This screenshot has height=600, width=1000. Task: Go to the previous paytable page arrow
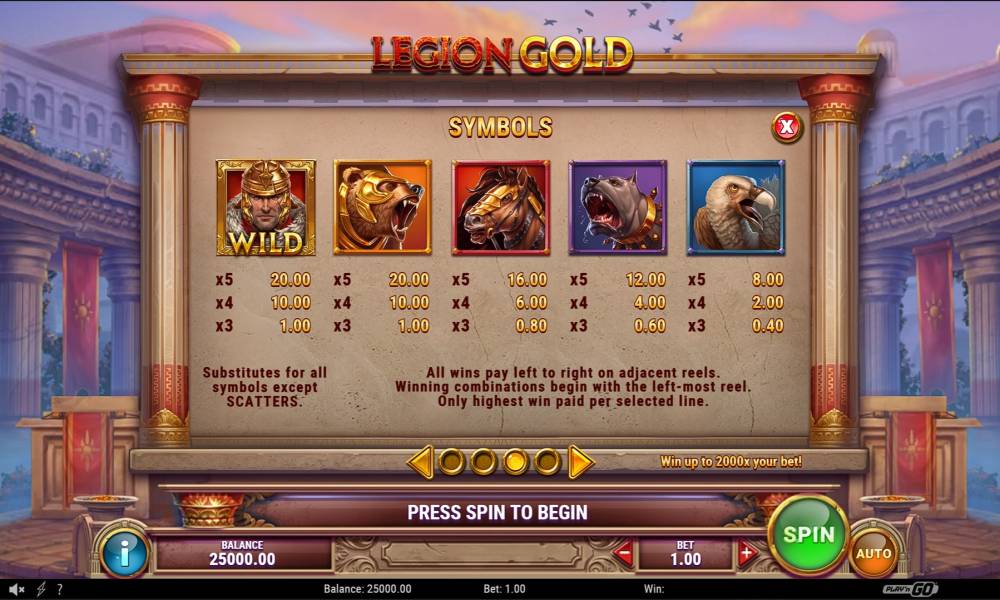[x=421, y=461]
